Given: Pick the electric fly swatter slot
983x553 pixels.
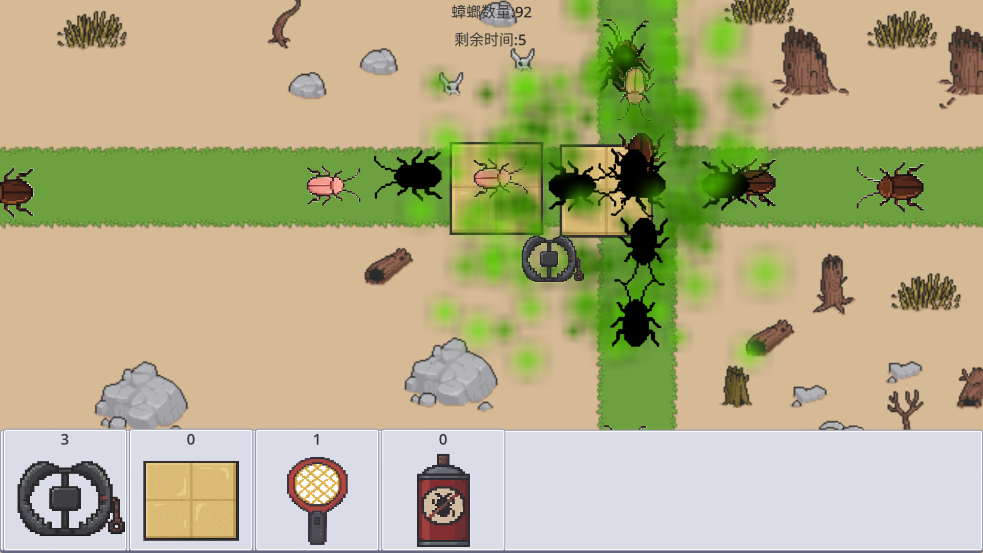Looking at the screenshot, I should pos(317,491).
